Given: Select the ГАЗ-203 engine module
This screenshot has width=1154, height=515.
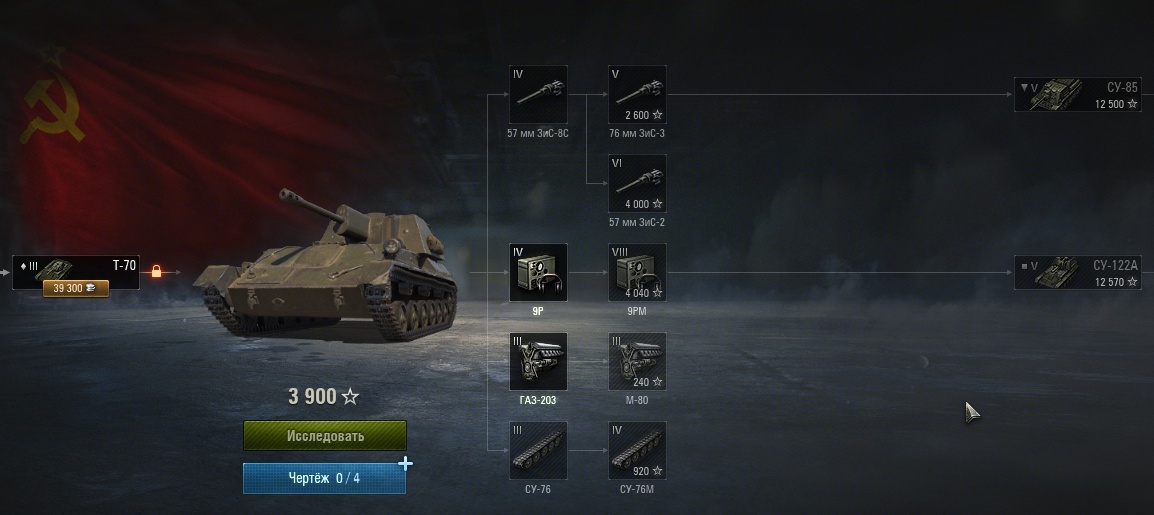Looking at the screenshot, I should click(538, 361).
